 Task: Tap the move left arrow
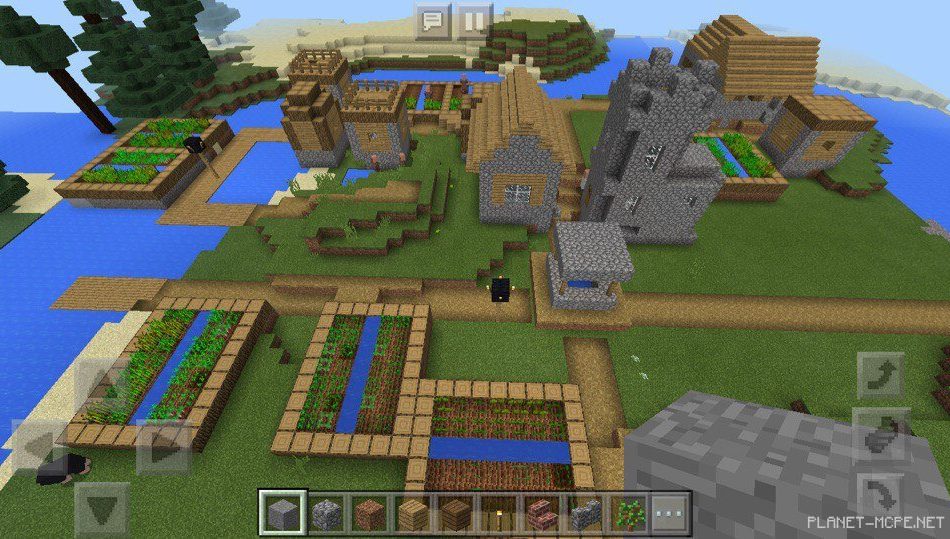click(37, 447)
